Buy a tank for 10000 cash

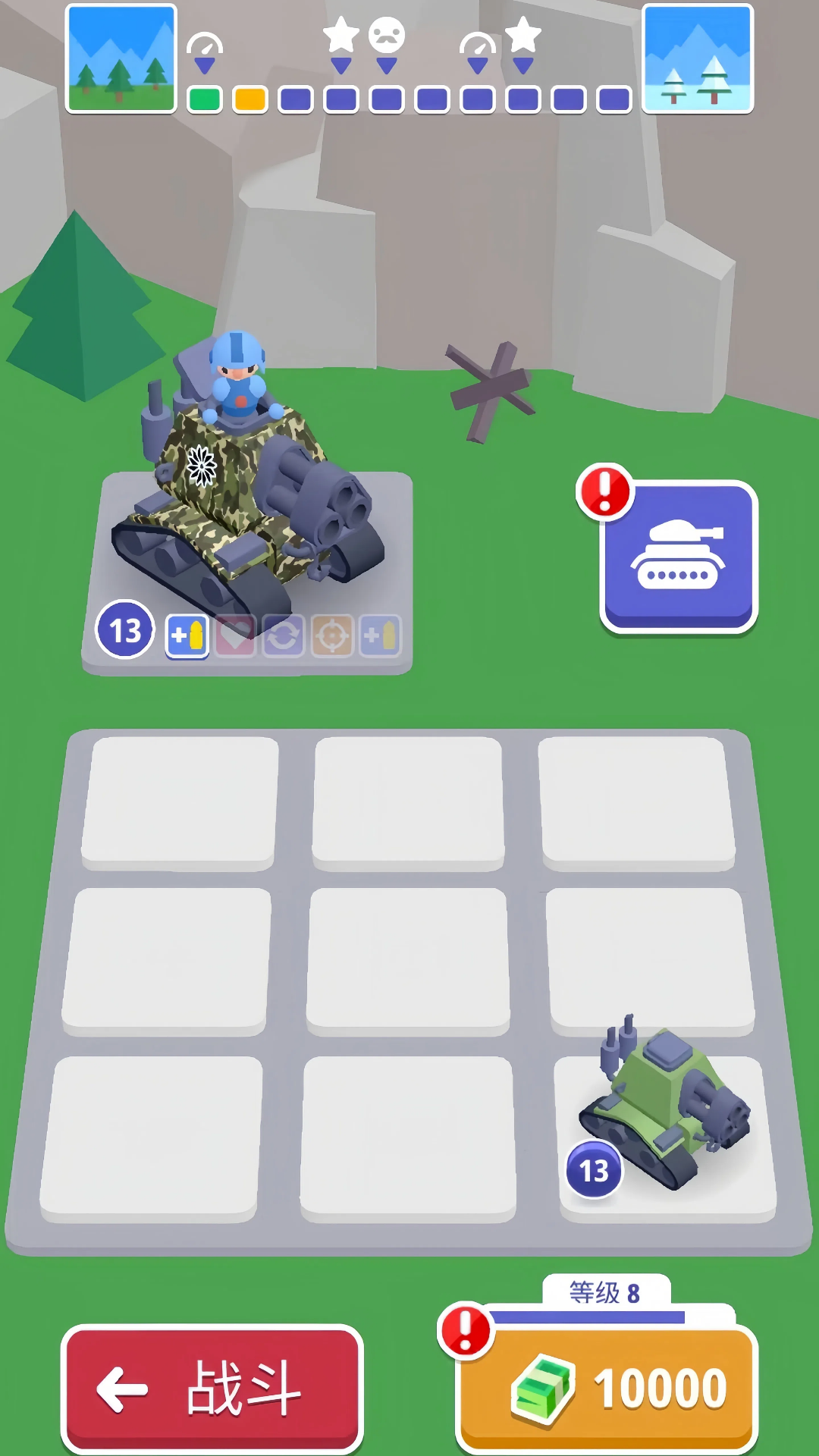[x=607, y=1387]
